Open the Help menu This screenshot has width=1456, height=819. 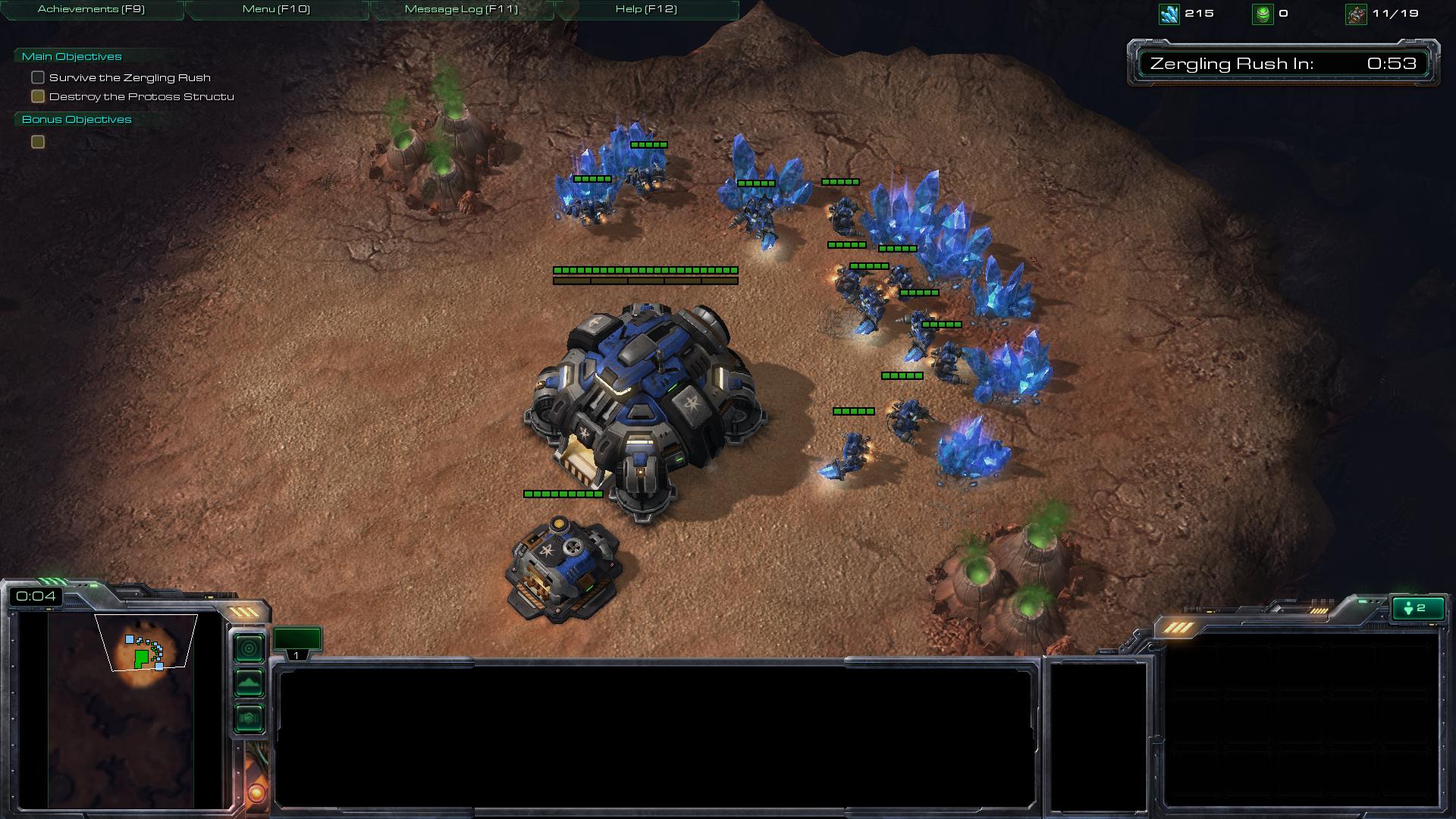646,9
